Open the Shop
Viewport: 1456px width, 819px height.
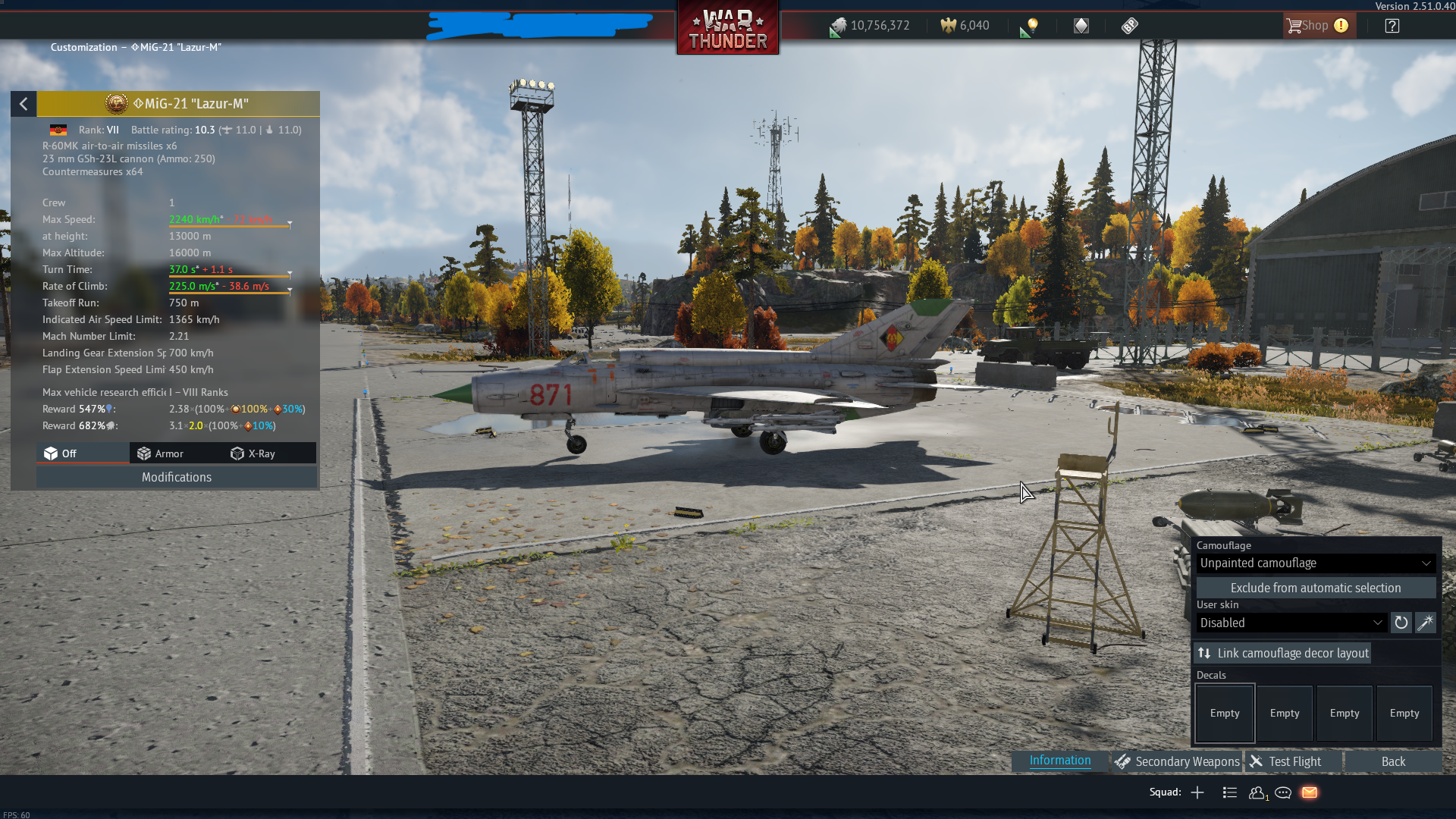click(x=1316, y=26)
